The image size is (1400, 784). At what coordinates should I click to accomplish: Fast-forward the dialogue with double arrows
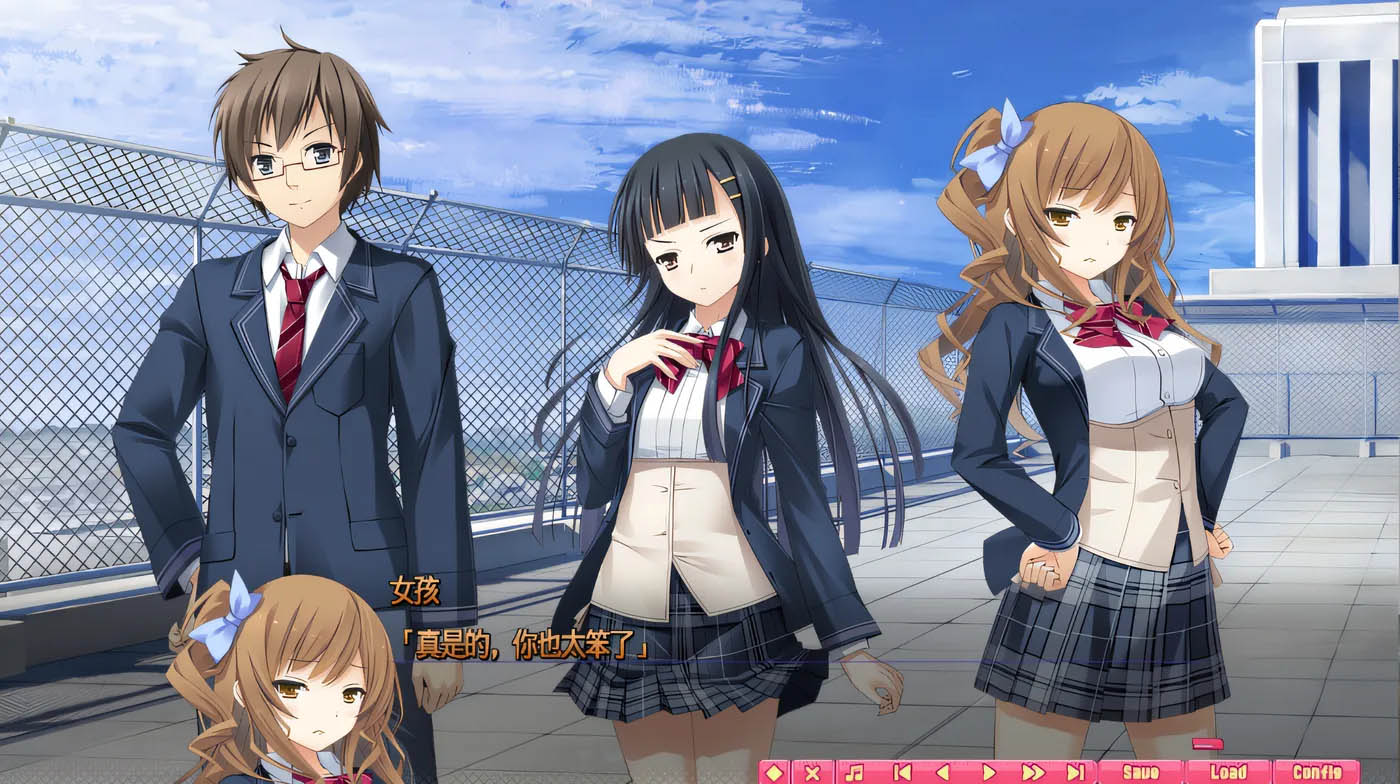(1033, 772)
